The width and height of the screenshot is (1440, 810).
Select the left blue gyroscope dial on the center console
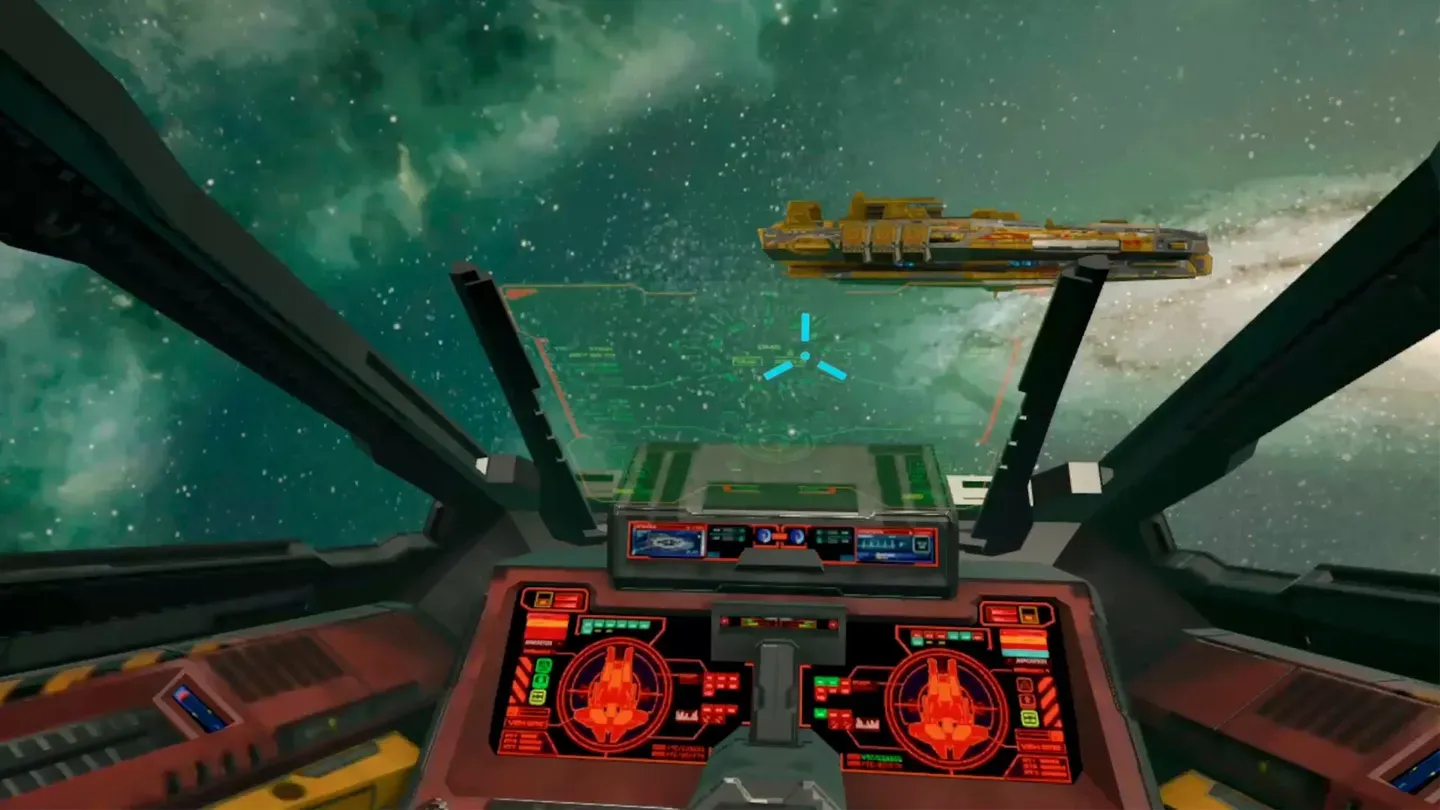(x=764, y=537)
